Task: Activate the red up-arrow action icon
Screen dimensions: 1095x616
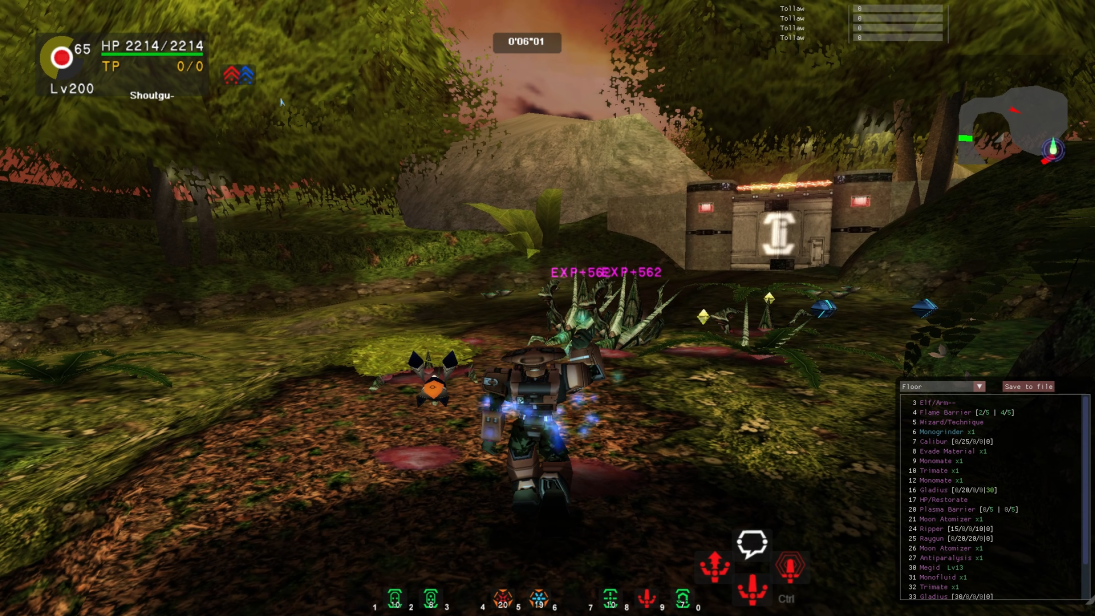Action: (715, 567)
